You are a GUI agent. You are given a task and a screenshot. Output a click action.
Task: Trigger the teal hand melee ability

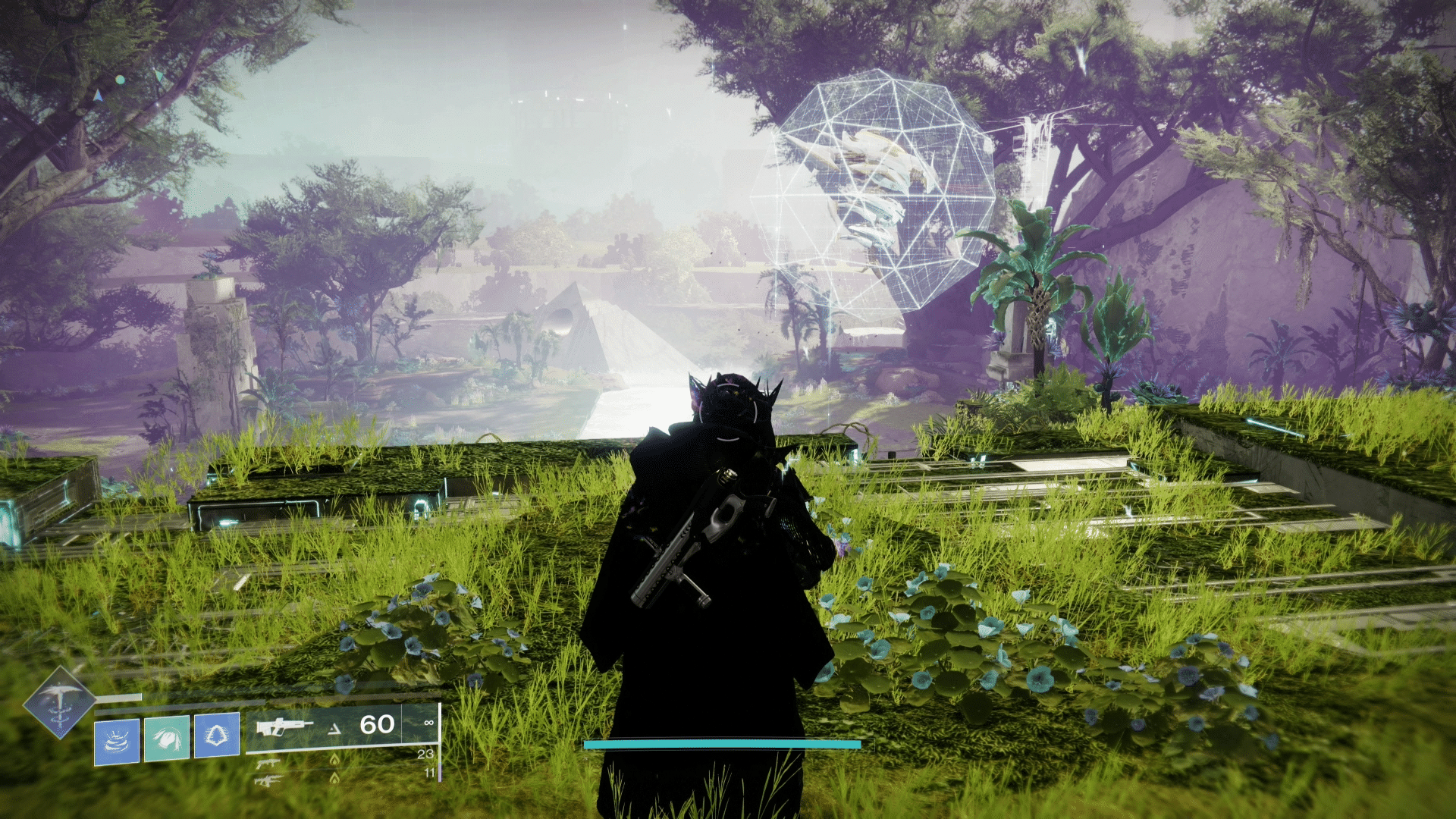pos(167,738)
